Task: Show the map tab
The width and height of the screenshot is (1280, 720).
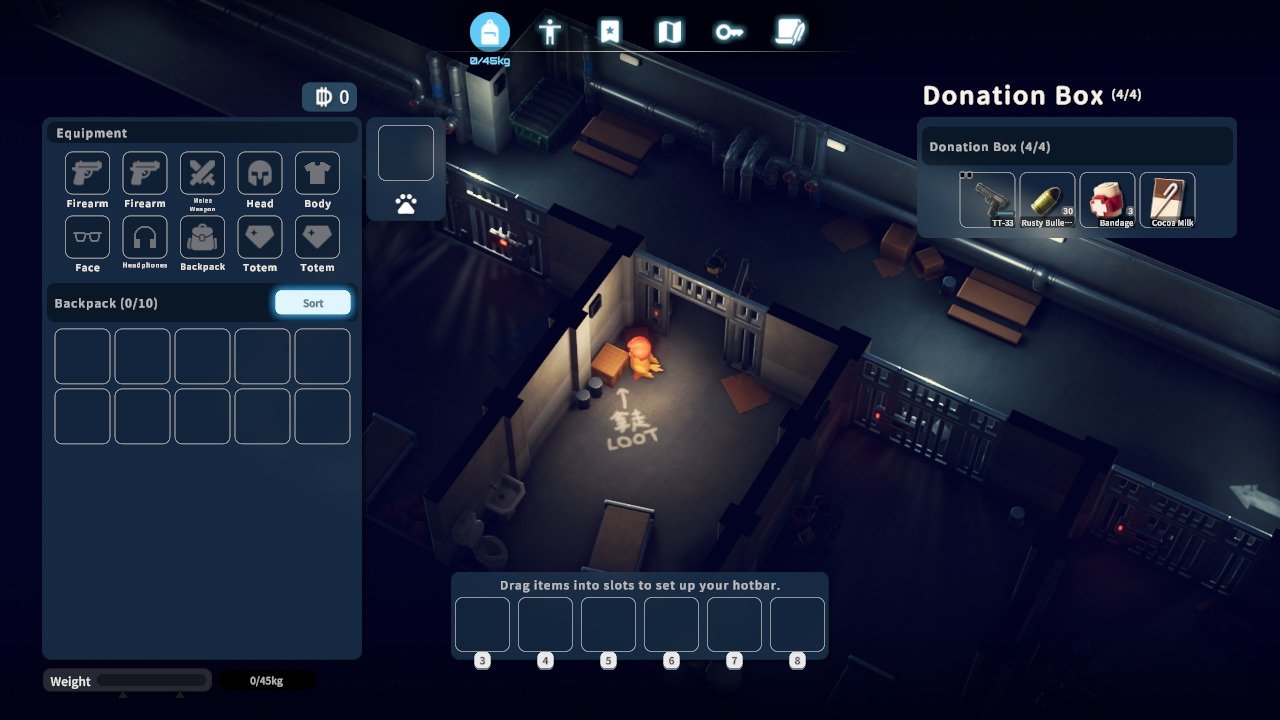Action: [669, 32]
